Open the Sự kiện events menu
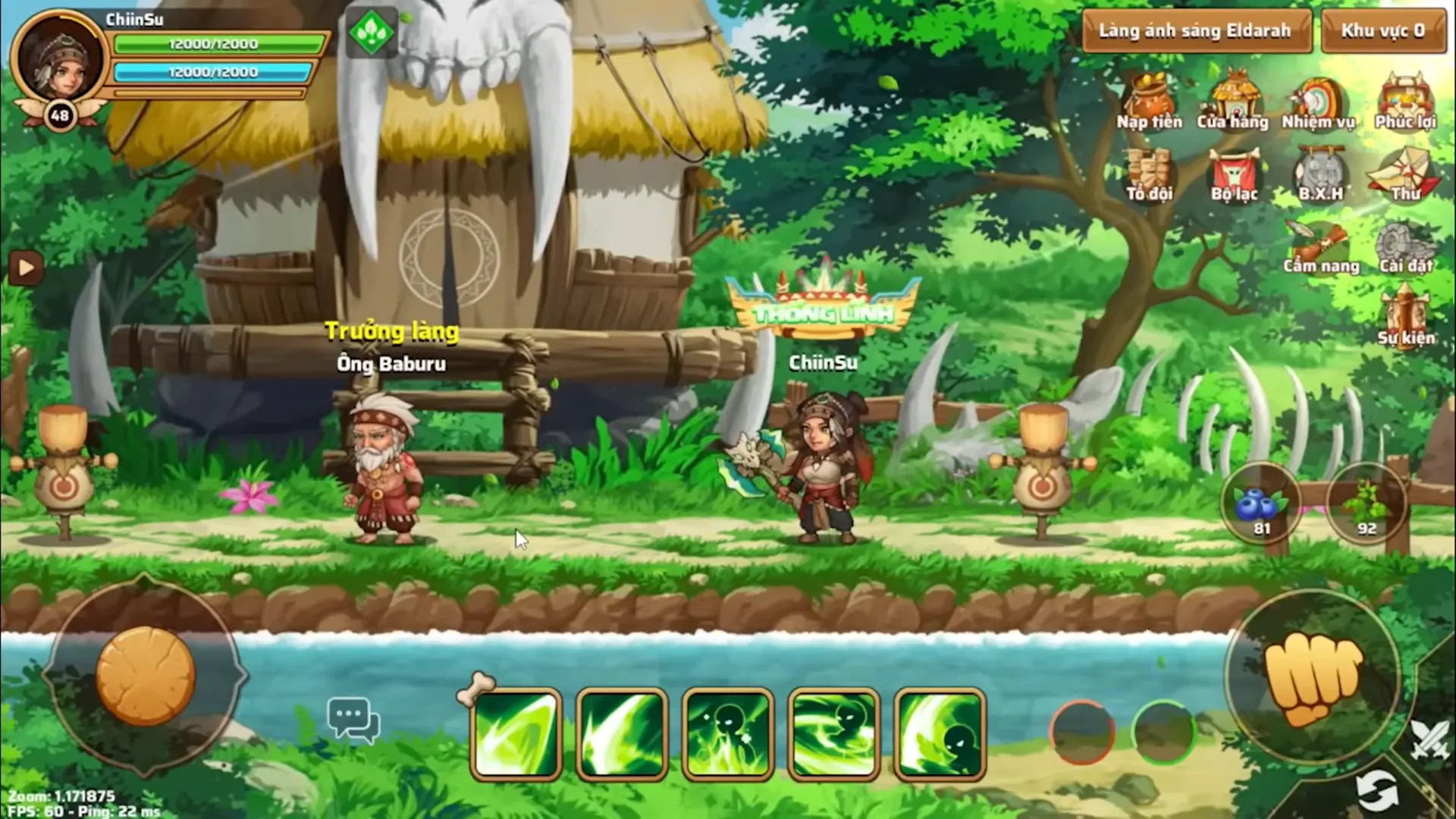The height and width of the screenshot is (819, 1456). (1406, 318)
